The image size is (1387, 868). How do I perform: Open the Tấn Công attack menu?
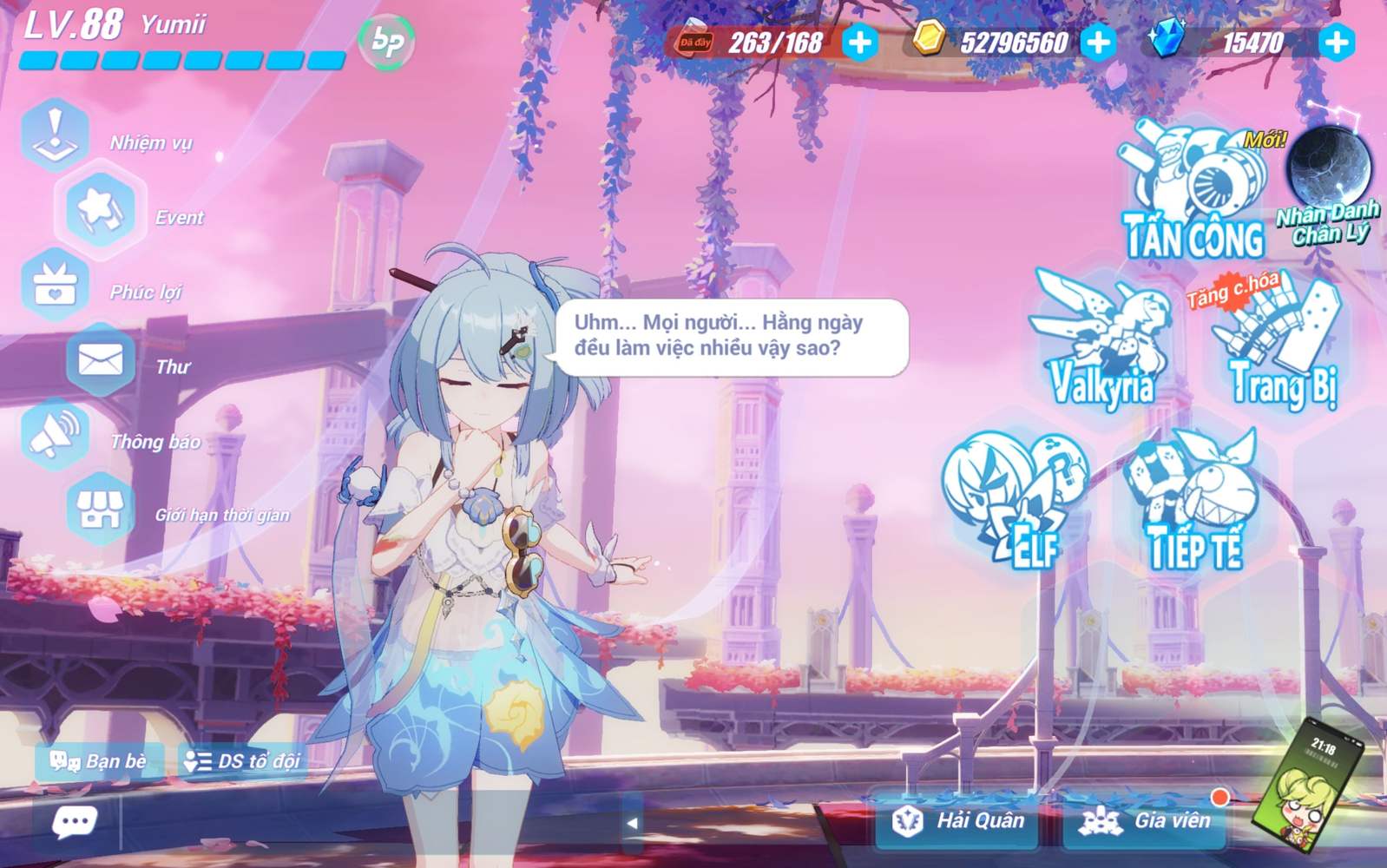pyautogui.click(x=1194, y=193)
